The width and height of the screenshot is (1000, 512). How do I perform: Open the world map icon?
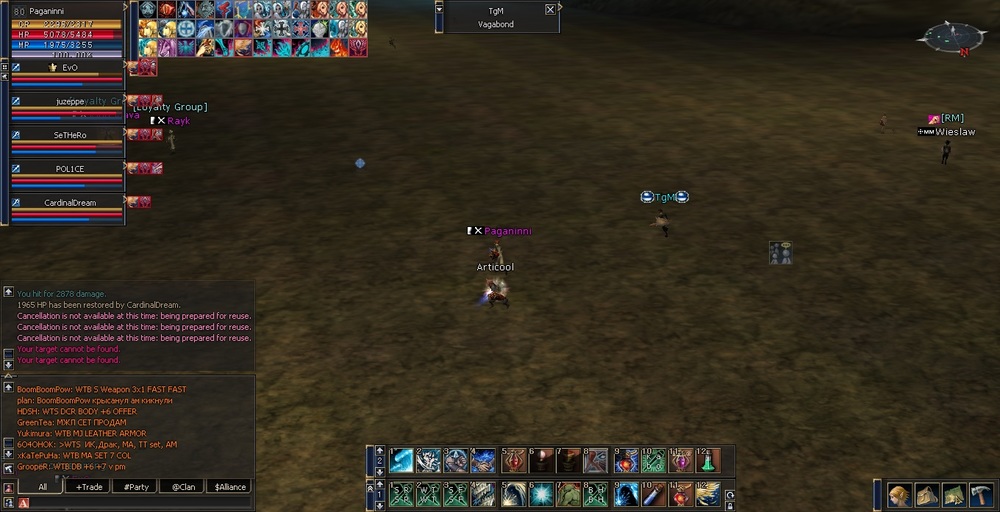tap(953, 495)
